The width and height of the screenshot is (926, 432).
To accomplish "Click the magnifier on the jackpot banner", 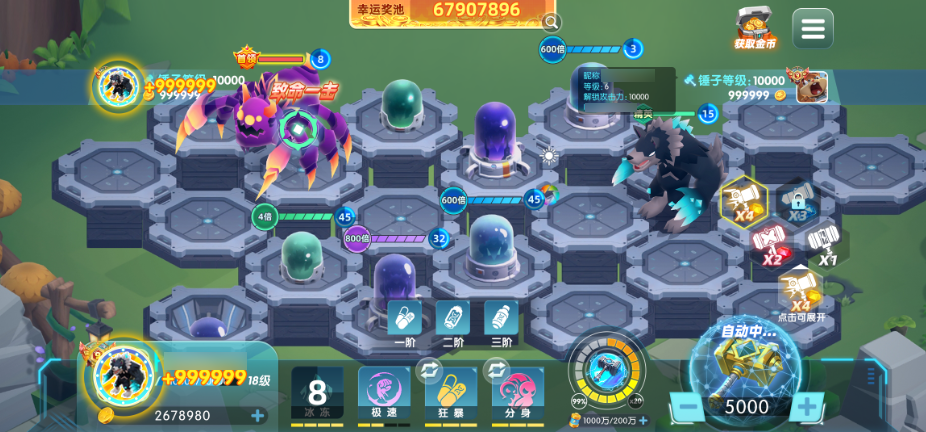I will pos(550,22).
